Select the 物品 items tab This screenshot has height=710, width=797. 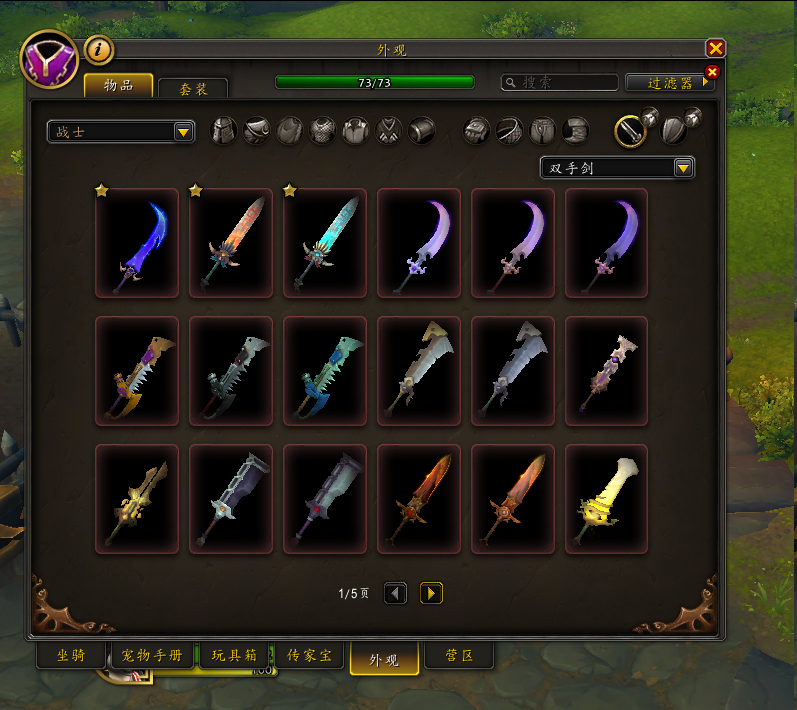(119, 86)
